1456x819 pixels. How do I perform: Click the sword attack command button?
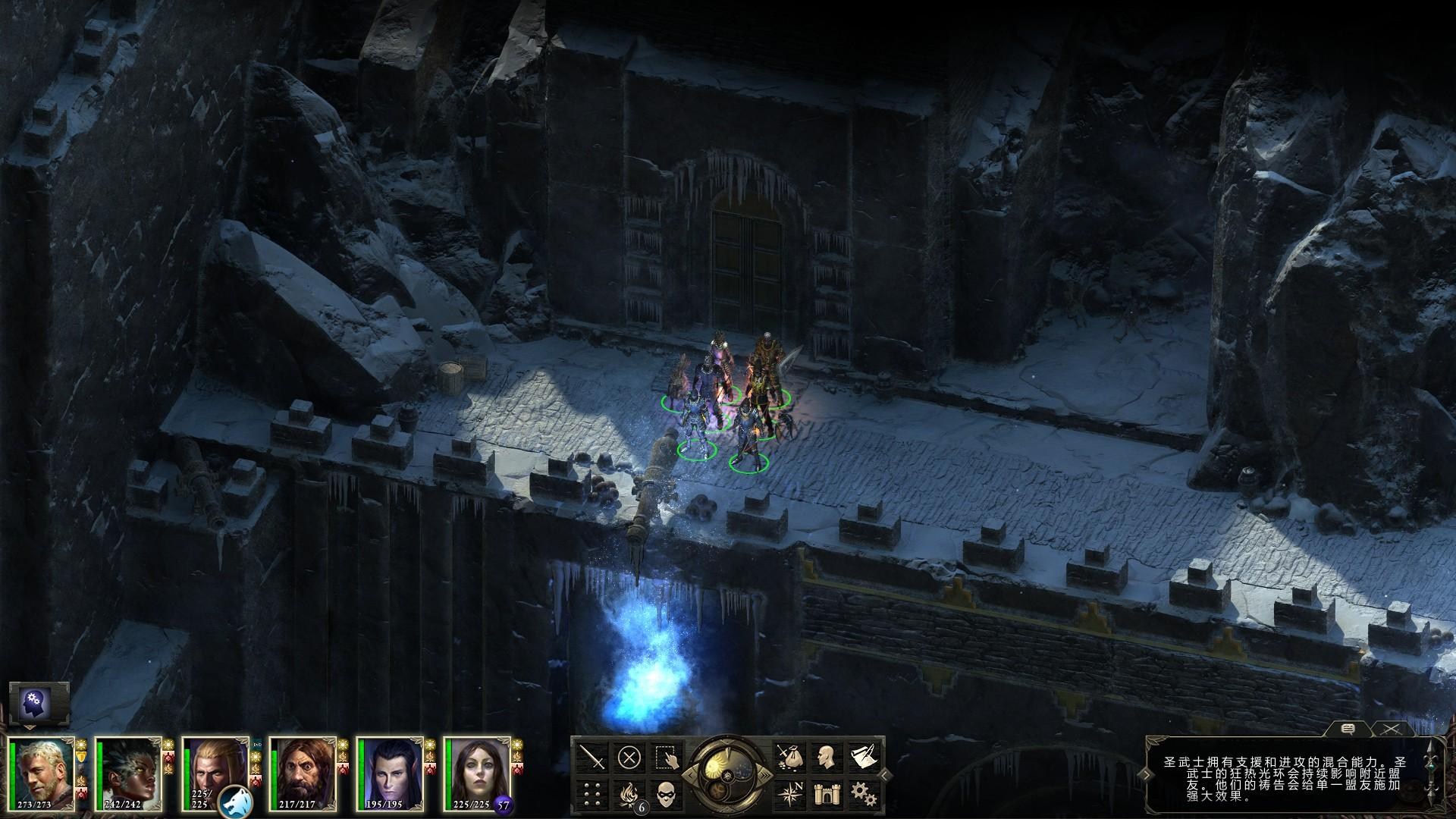591,757
